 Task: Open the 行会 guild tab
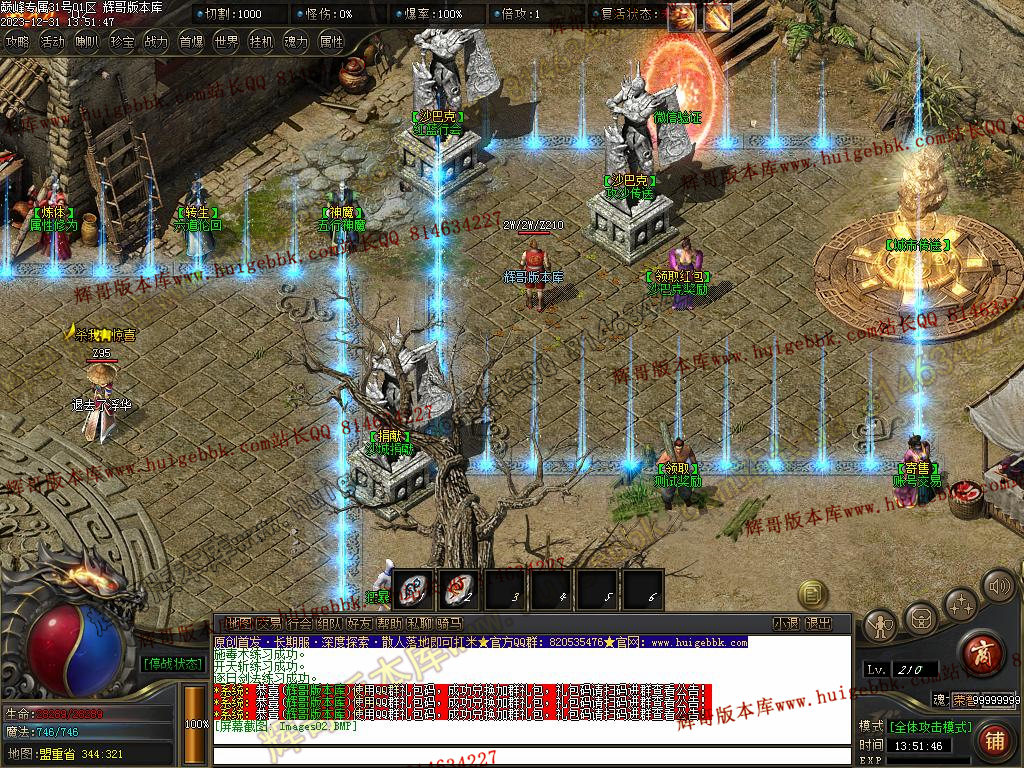[299, 624]
